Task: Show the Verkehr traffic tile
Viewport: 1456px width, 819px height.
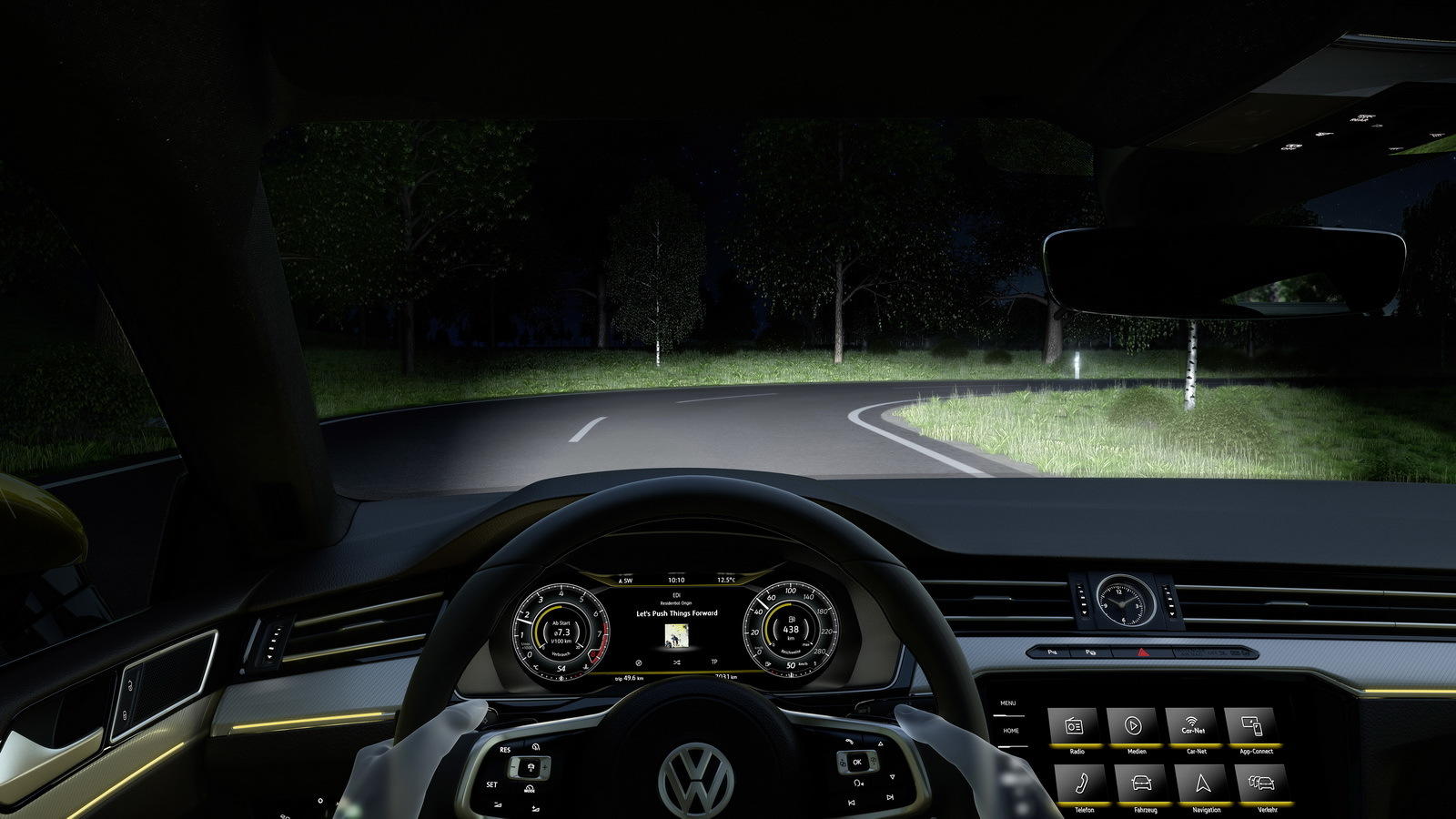Action: pos(1263,783)
